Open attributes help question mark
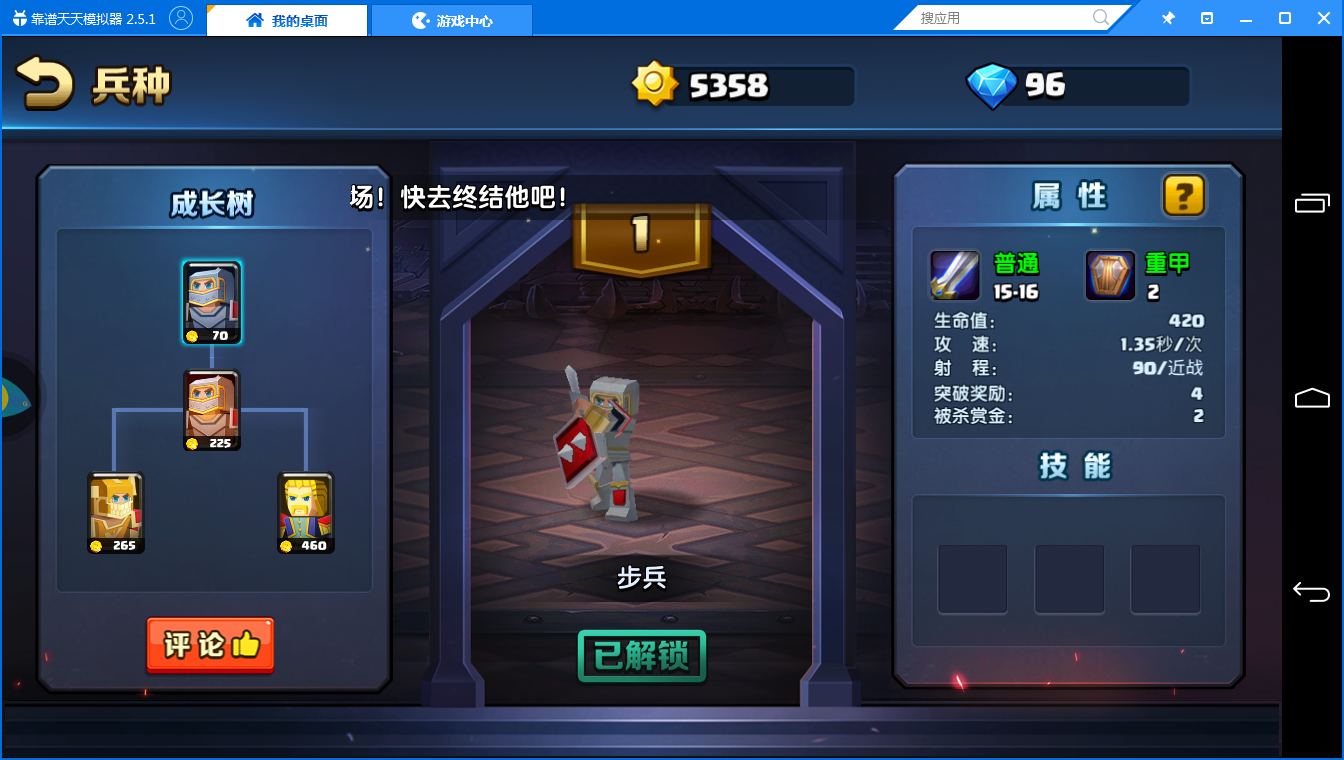 point(1184,195)
